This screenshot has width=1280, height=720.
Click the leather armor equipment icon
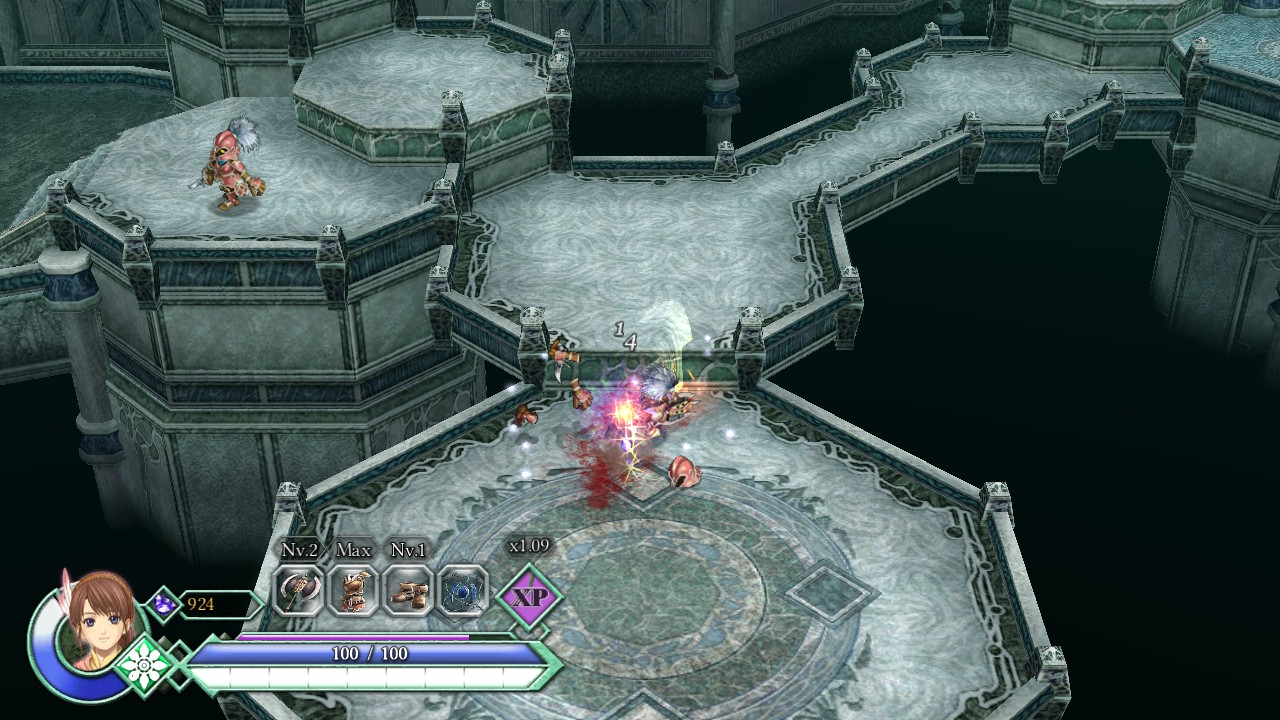point(354,591)
